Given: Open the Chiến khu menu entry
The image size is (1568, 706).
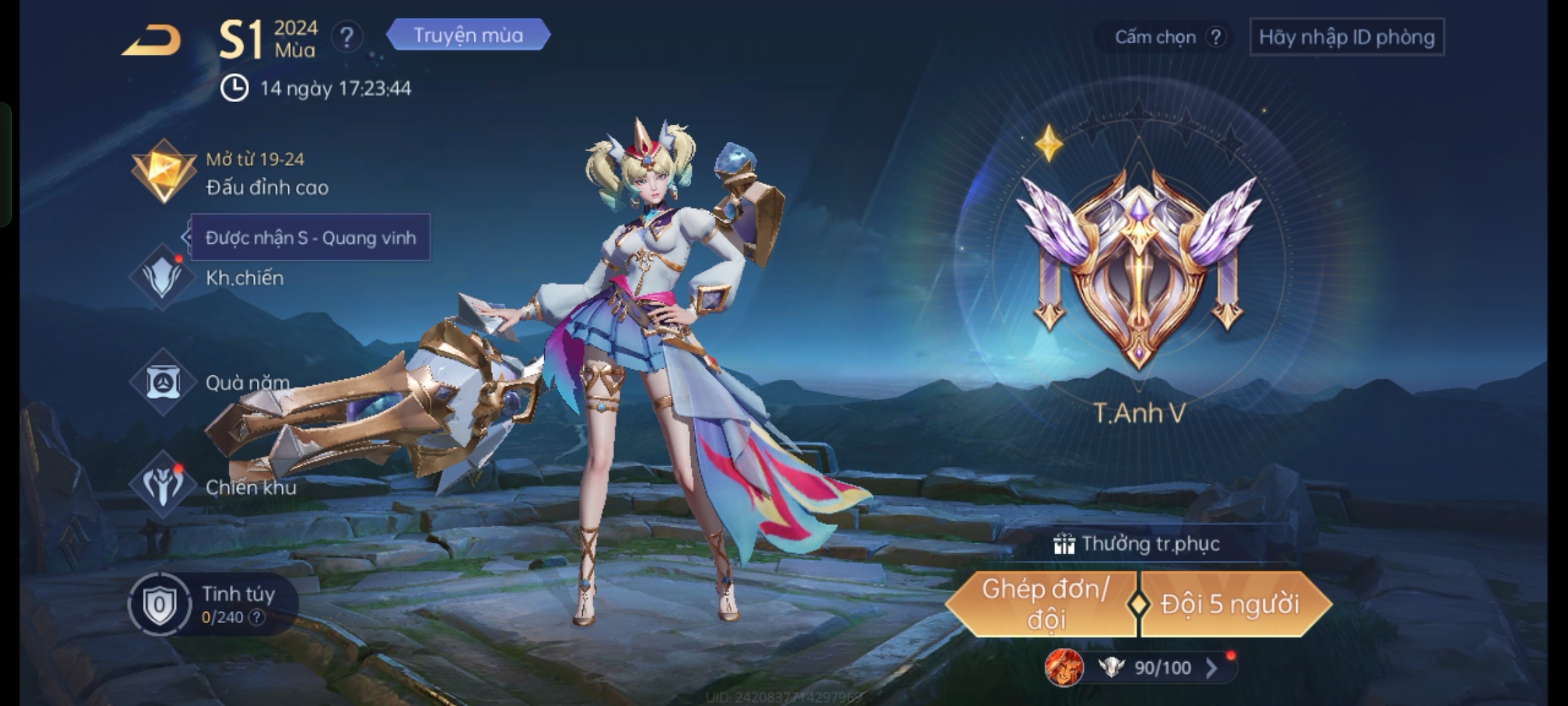Looking at the screenshot, I should (x=250, y=487).
